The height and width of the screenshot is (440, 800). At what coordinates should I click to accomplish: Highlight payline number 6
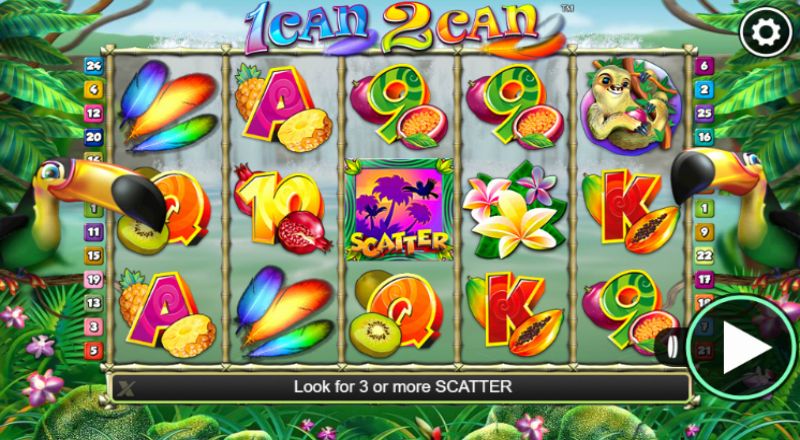pyautogui.click(x=704, y=65)
